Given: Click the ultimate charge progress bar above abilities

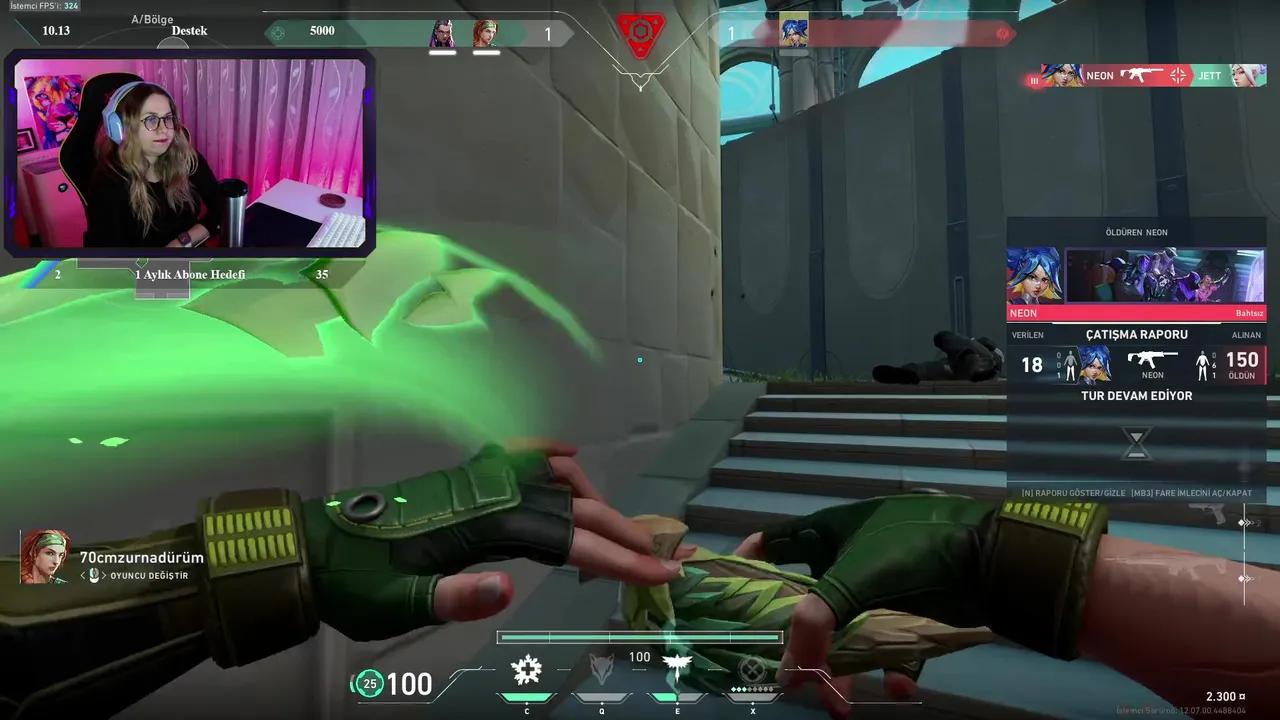Looking at the screenshot, I should [640, 636].
